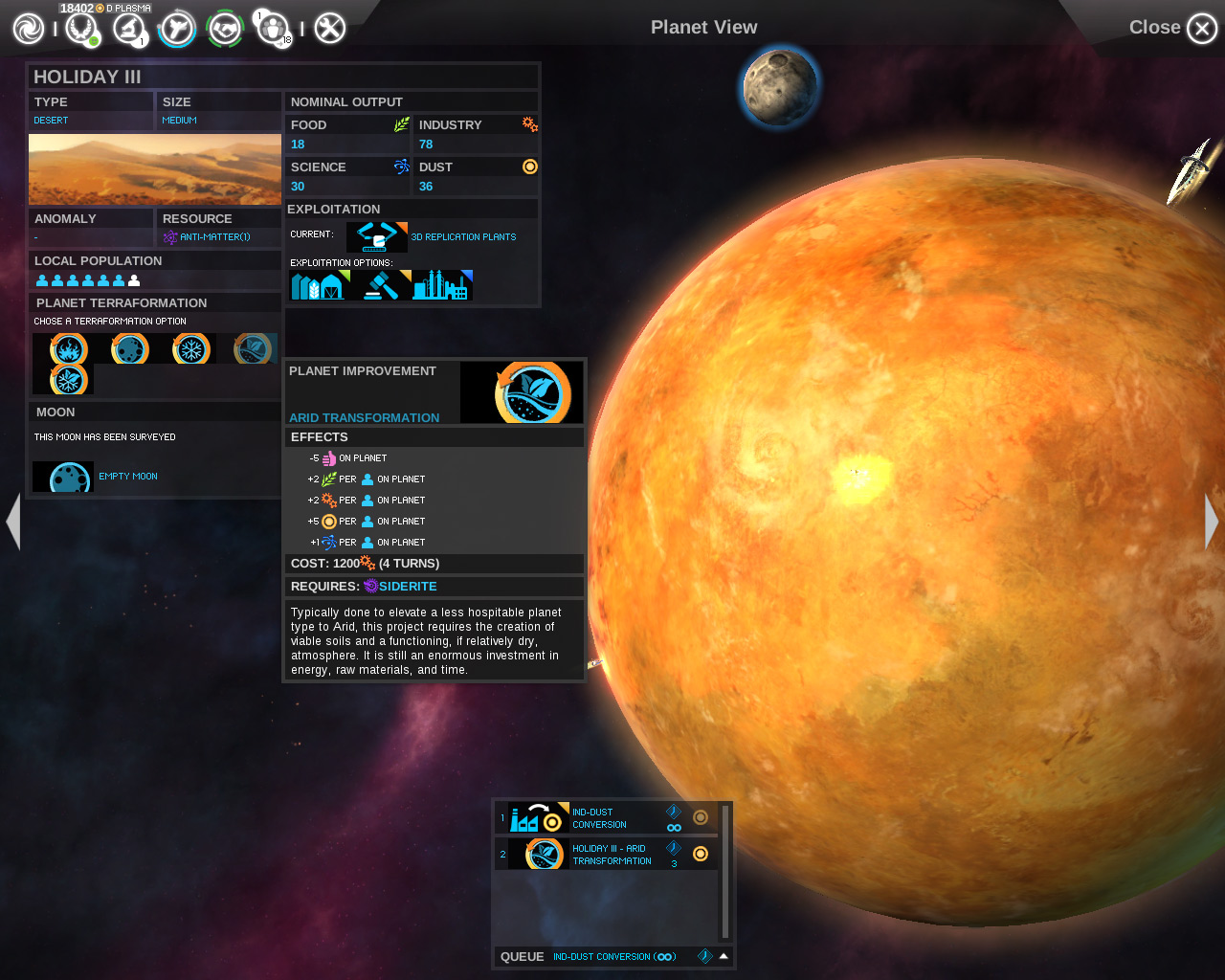The image size is (1225, 980).
Task: Open the empire laurel wreath screen
Action: pos(81,29)
